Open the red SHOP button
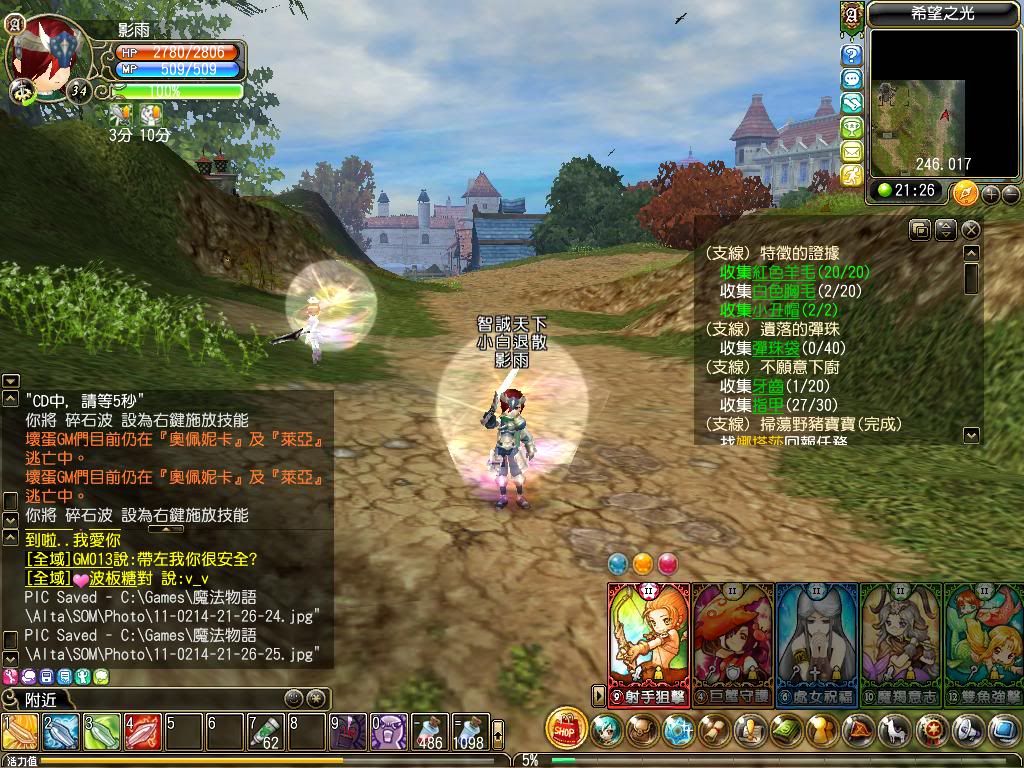The width and height of the screenshot is (1024, 768). tap(567, 728)
